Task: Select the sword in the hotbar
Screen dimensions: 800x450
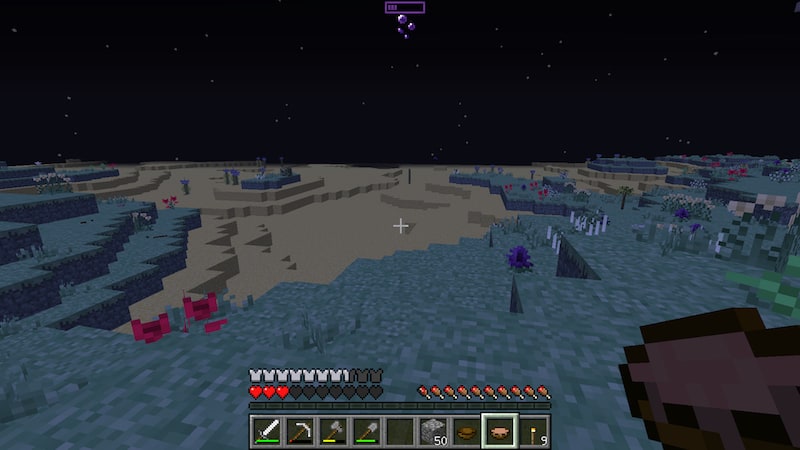Action: pos(267,431)
